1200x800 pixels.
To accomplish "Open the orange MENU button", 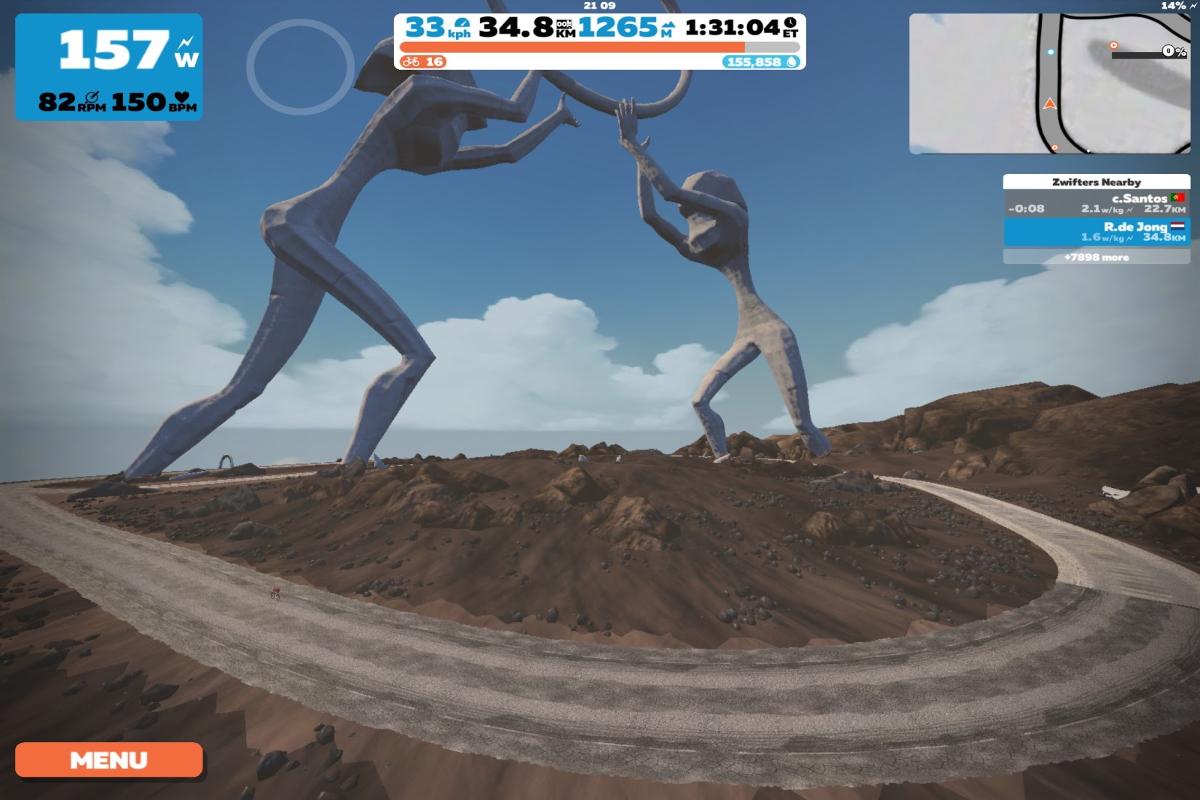I will click(108, 760).
